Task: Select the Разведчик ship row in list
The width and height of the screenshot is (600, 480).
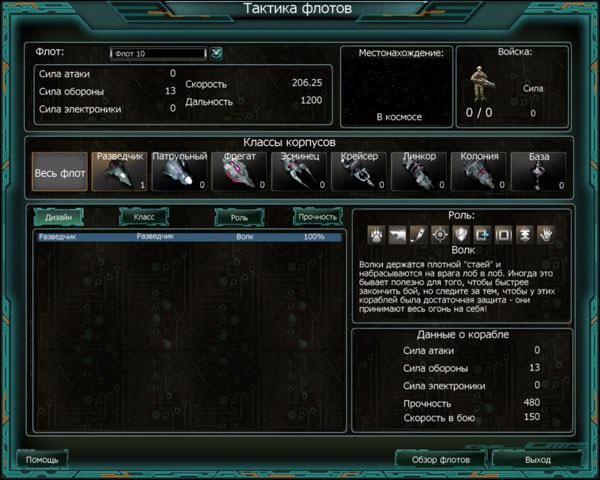Action: click(x=188, y=238)
